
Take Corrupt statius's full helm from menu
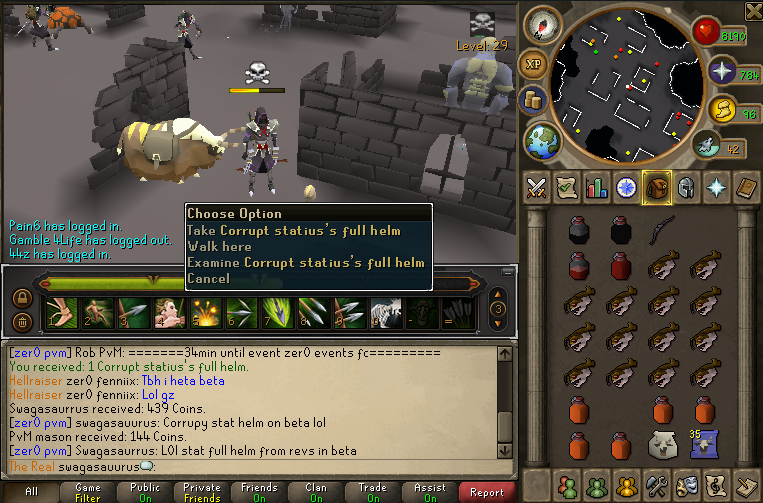coord(294,231)
